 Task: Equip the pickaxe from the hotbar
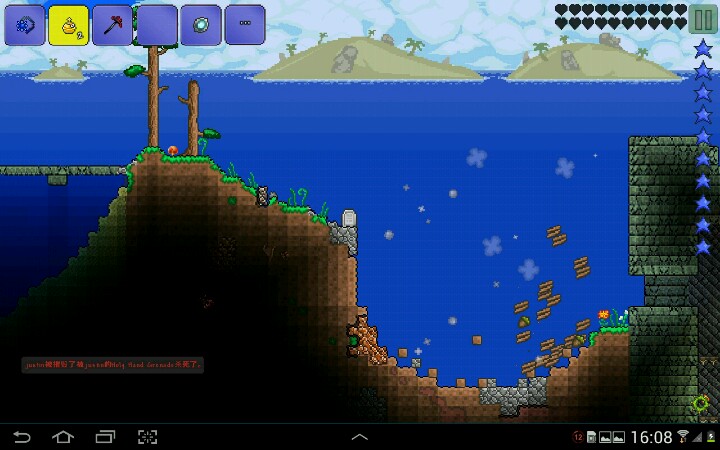pos(113,25)
